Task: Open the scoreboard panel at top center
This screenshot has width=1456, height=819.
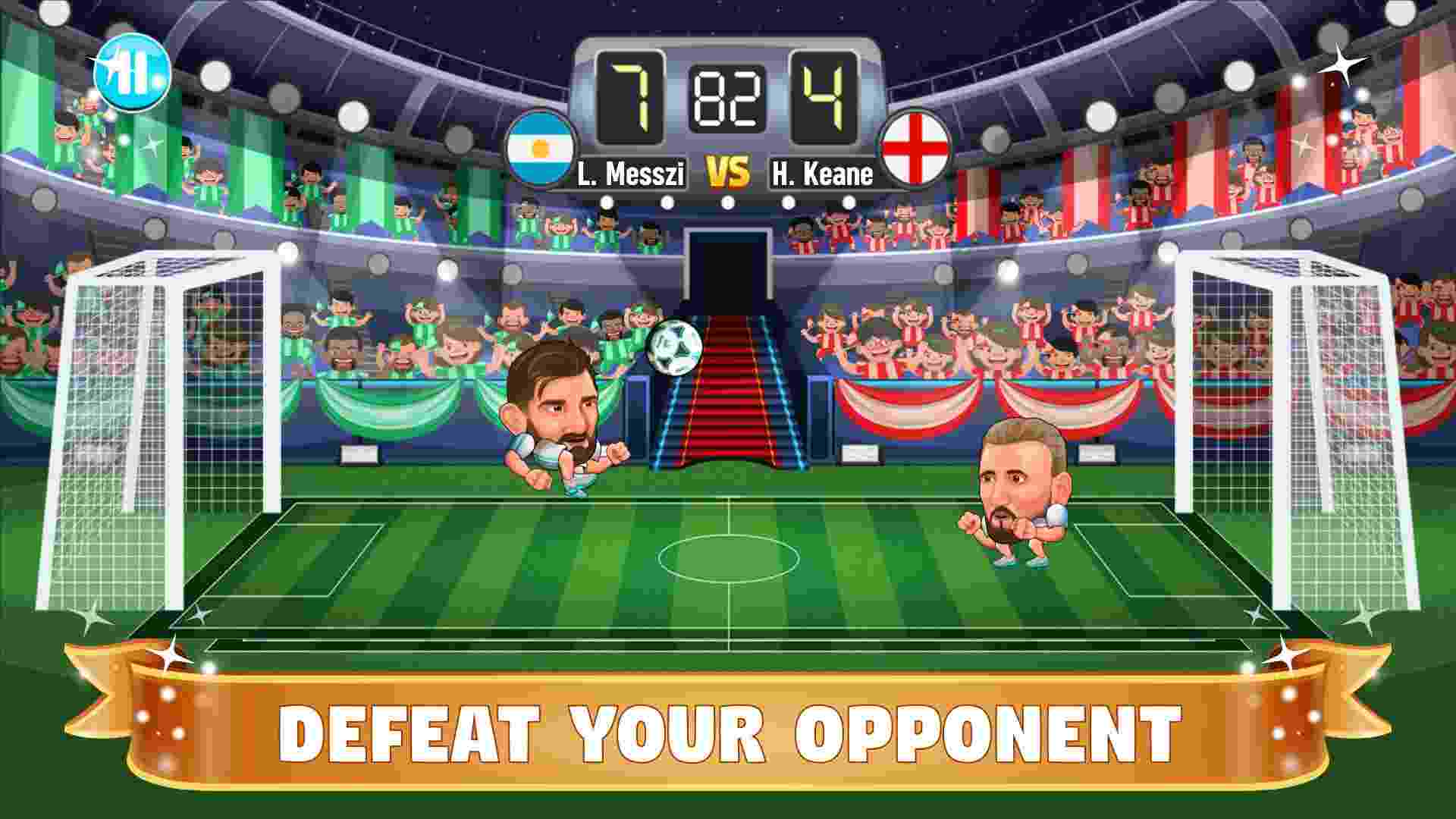Action: point(728,118)
